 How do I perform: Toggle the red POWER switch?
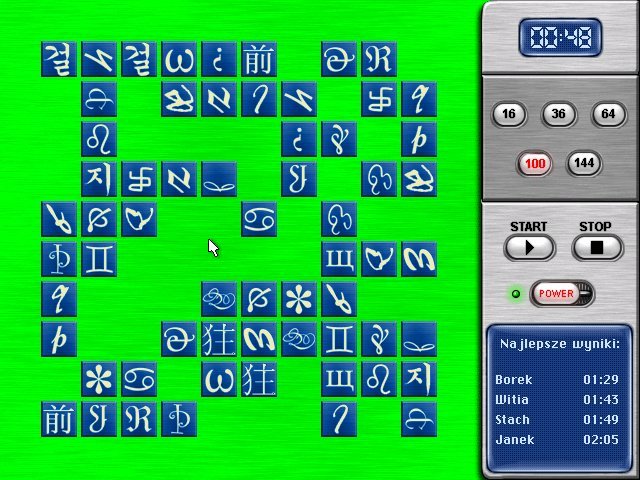click(559, 294)
